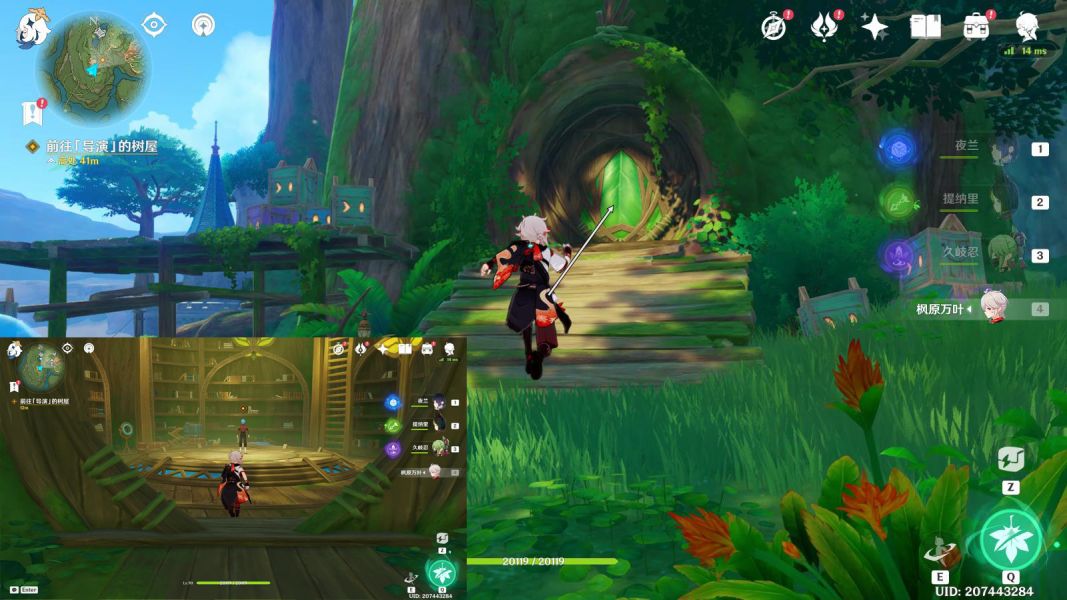Open the Paimon menu
This screenshot has width=1067, height=600.
tap(32, 28)
